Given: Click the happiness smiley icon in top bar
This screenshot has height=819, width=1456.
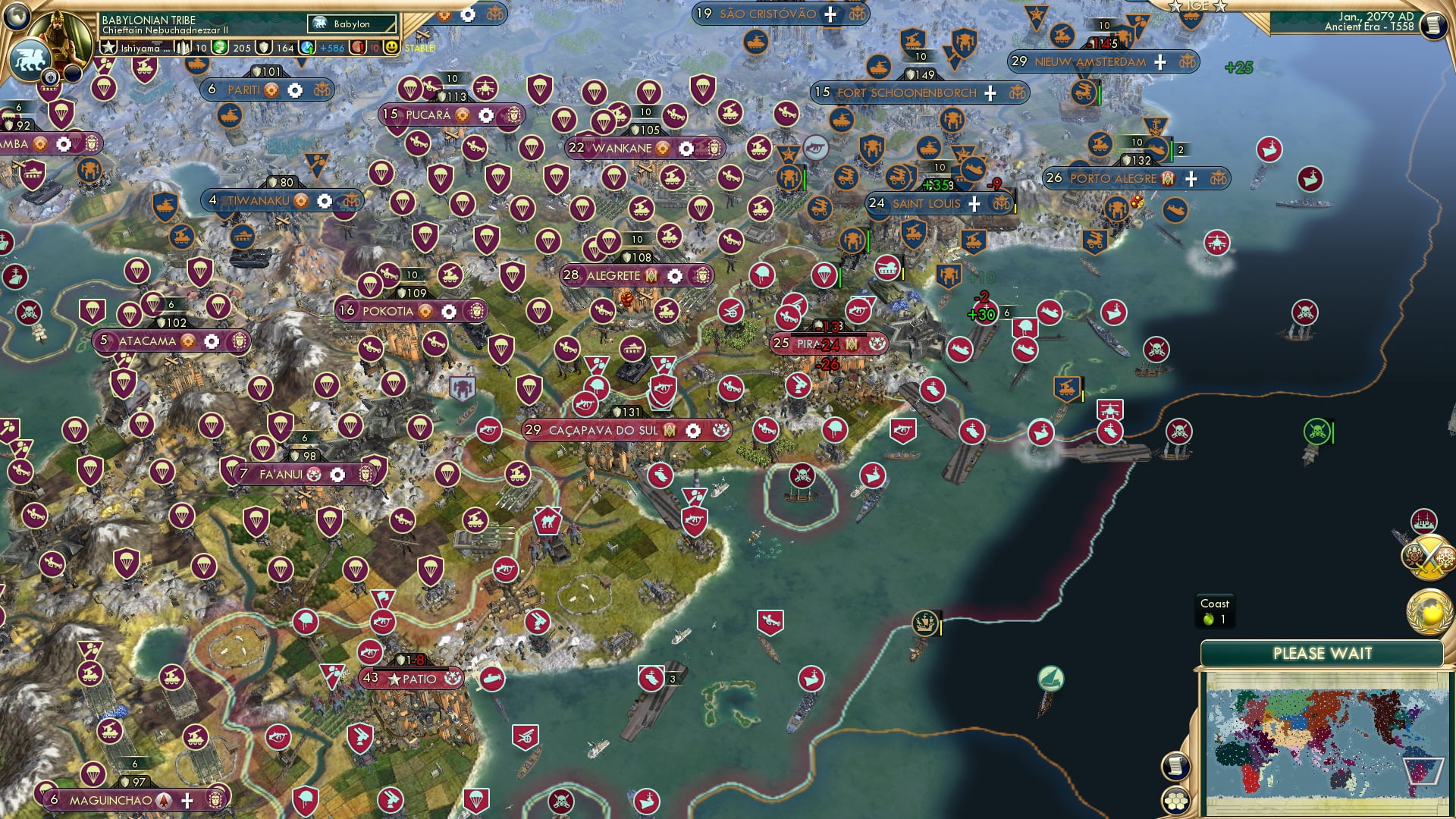Looking at the screenshot, I should point(391,47).
